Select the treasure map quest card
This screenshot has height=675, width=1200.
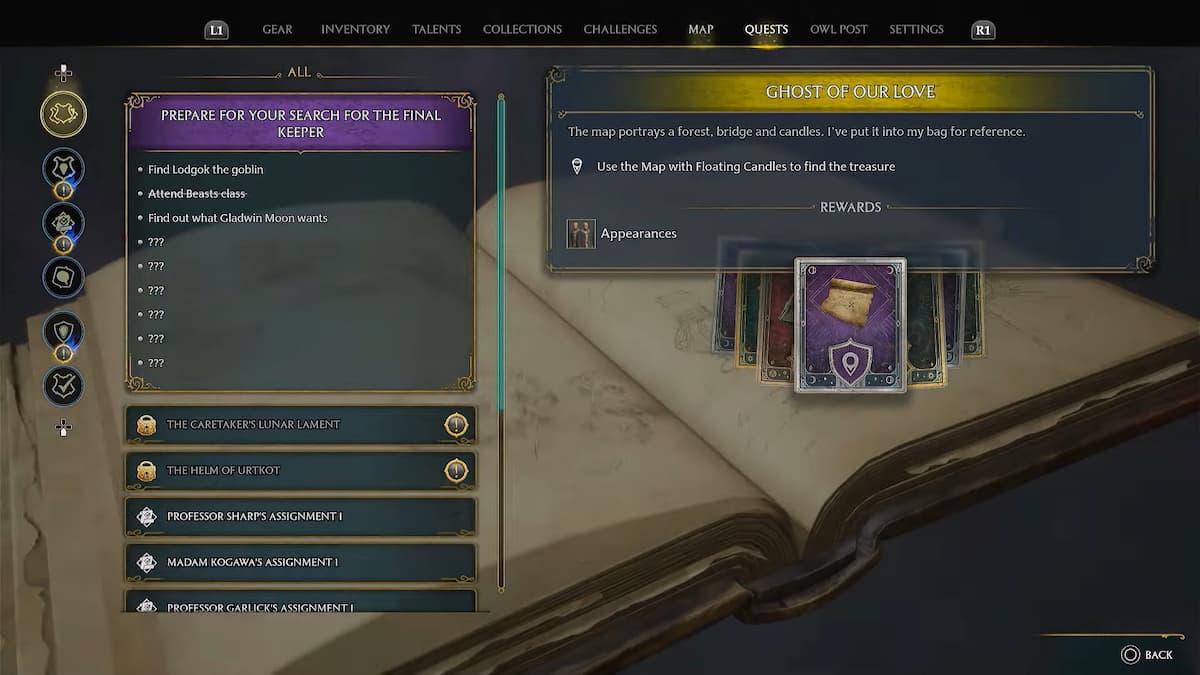click(x=850, y=325)
